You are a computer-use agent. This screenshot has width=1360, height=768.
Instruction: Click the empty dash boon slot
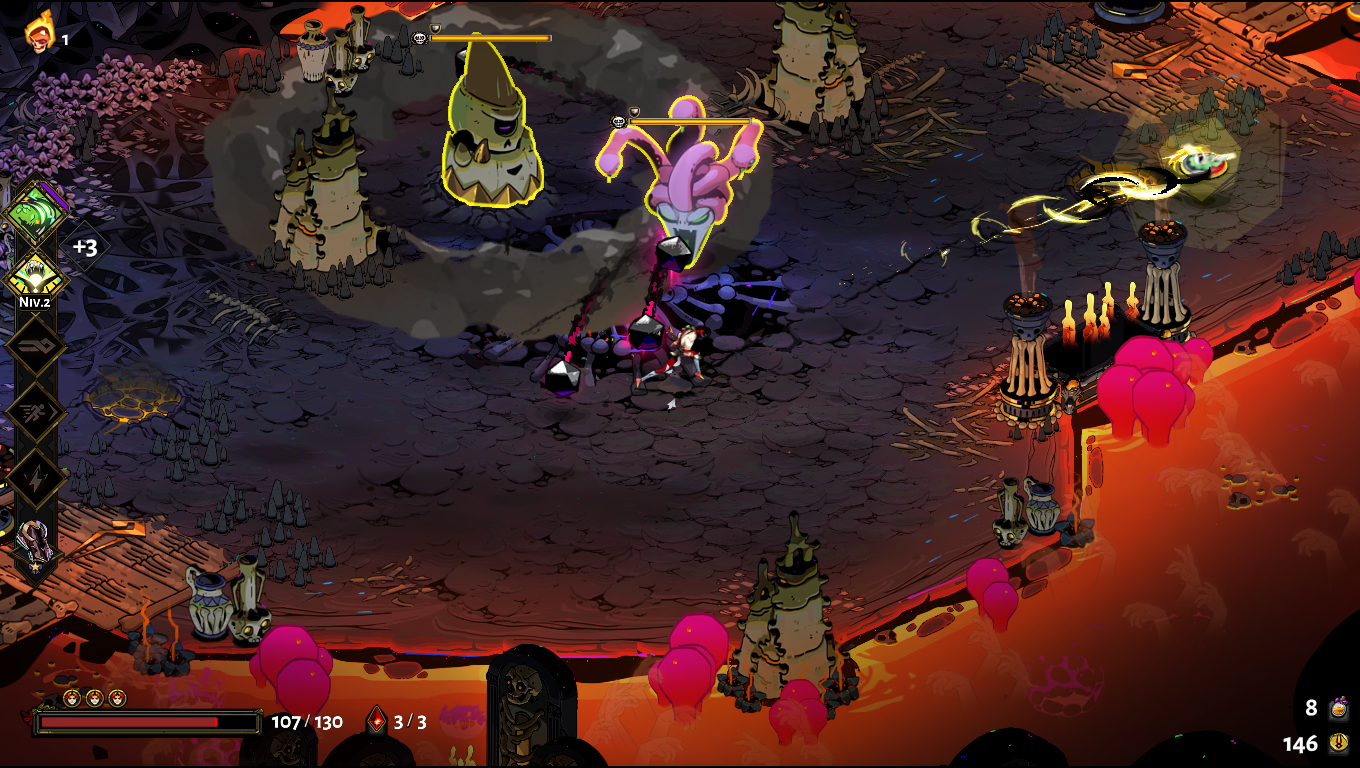pyautogui.click(x=34, y=412)
